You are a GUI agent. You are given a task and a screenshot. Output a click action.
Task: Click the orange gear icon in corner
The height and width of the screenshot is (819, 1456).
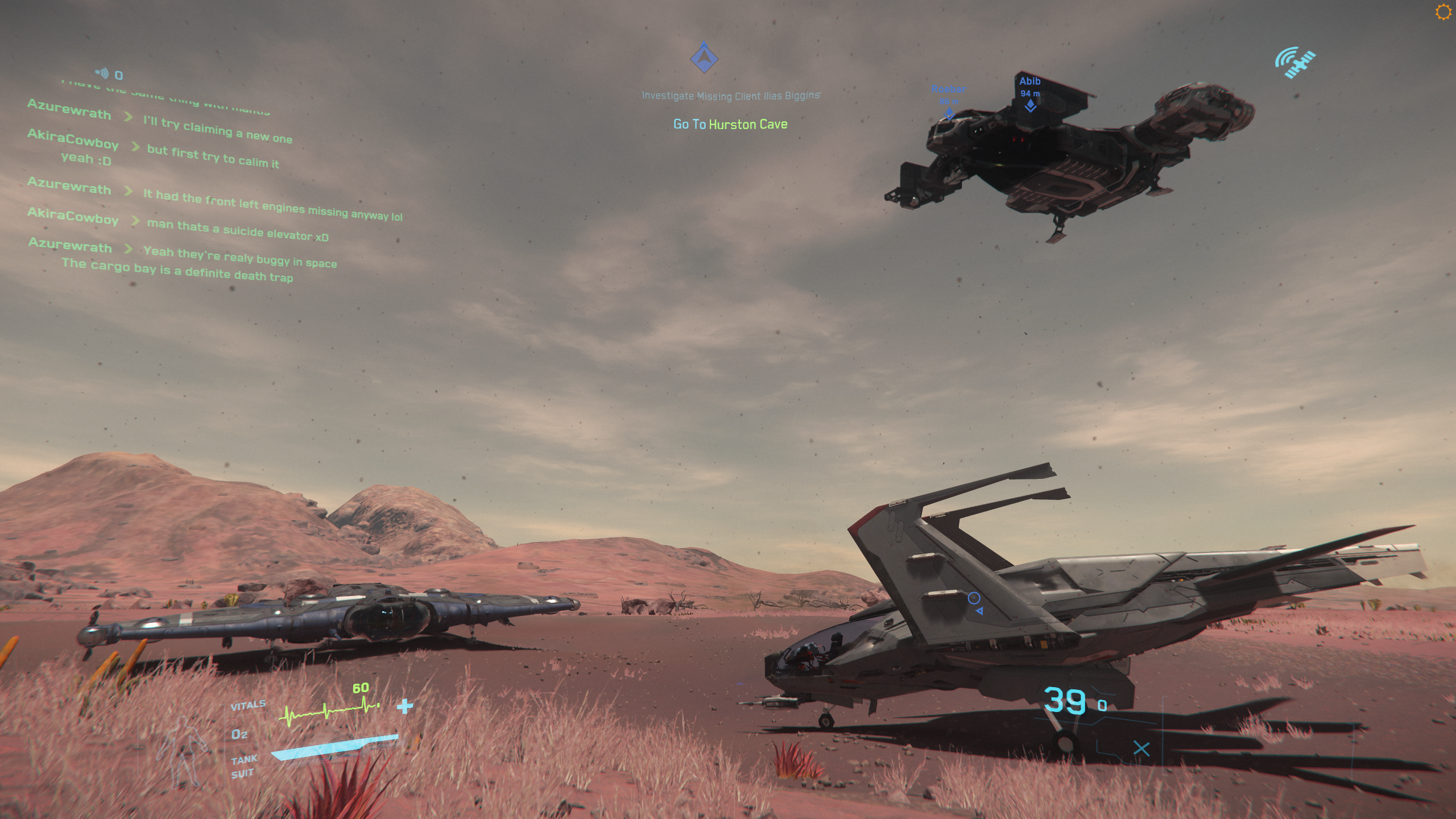pyautogui.click(x=1443, y=12)
